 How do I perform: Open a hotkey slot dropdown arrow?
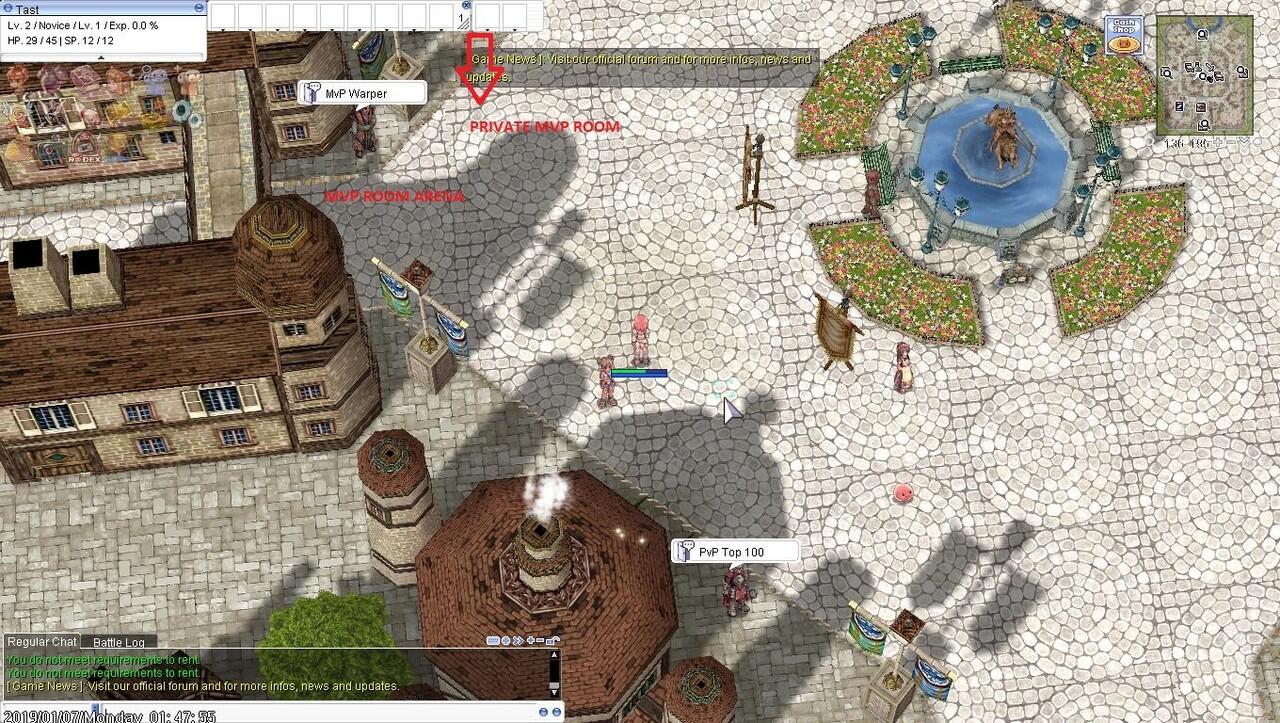pos(222,28)
